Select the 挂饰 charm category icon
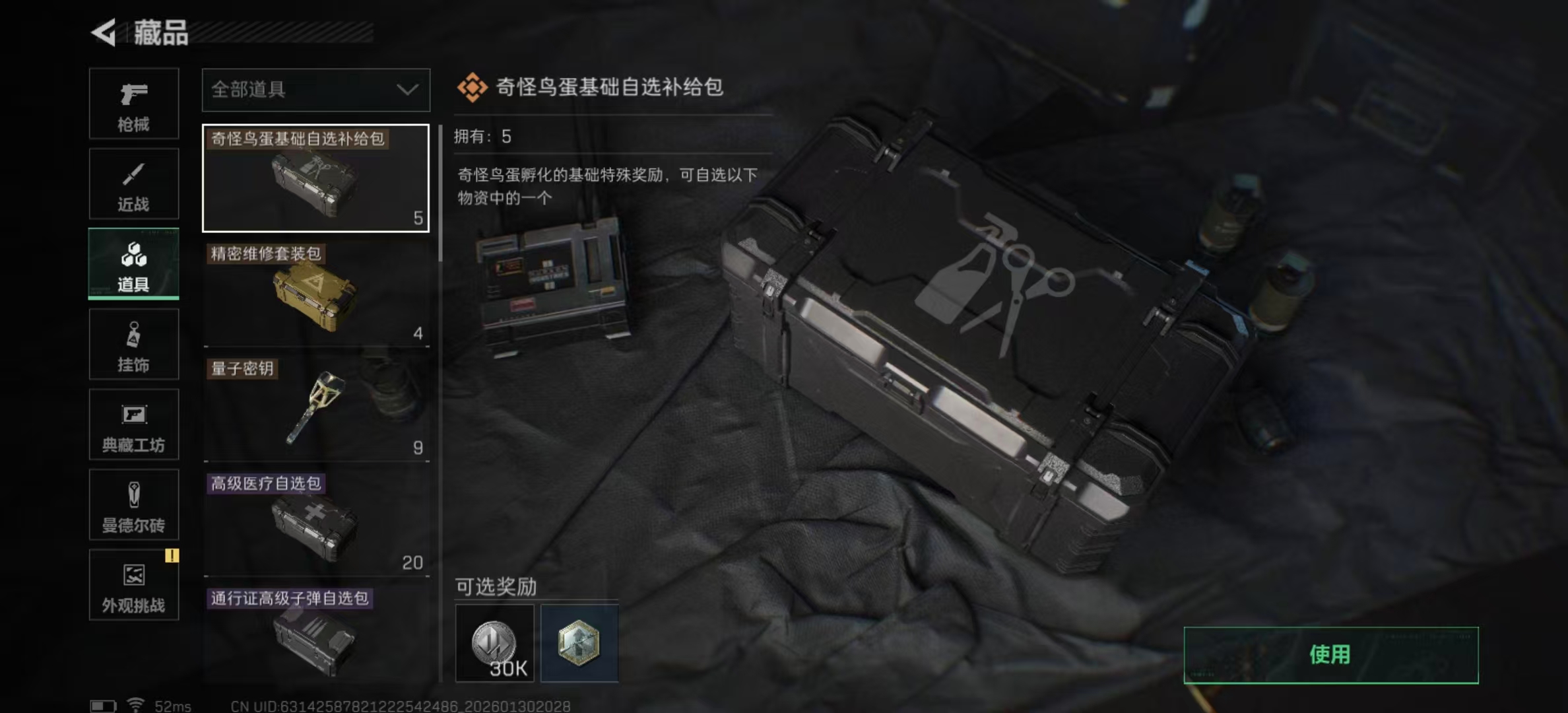Image resolution: width=1568 pixels, height=713 pixels. click(x=133, y=344)
